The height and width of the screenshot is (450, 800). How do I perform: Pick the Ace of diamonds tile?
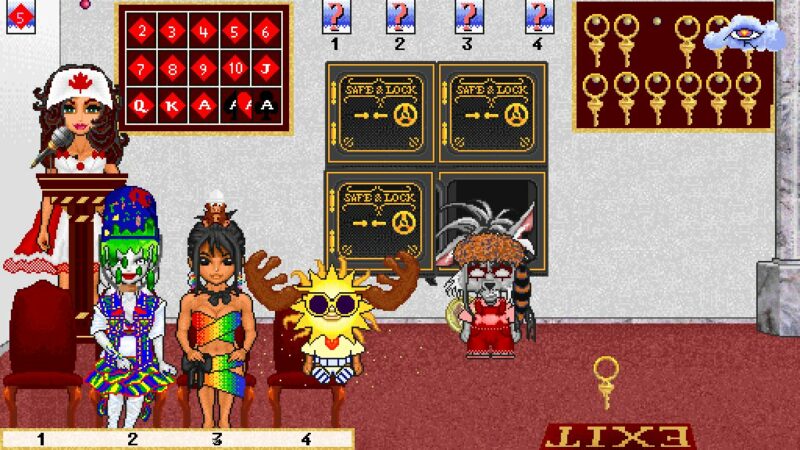pos(204,105)
